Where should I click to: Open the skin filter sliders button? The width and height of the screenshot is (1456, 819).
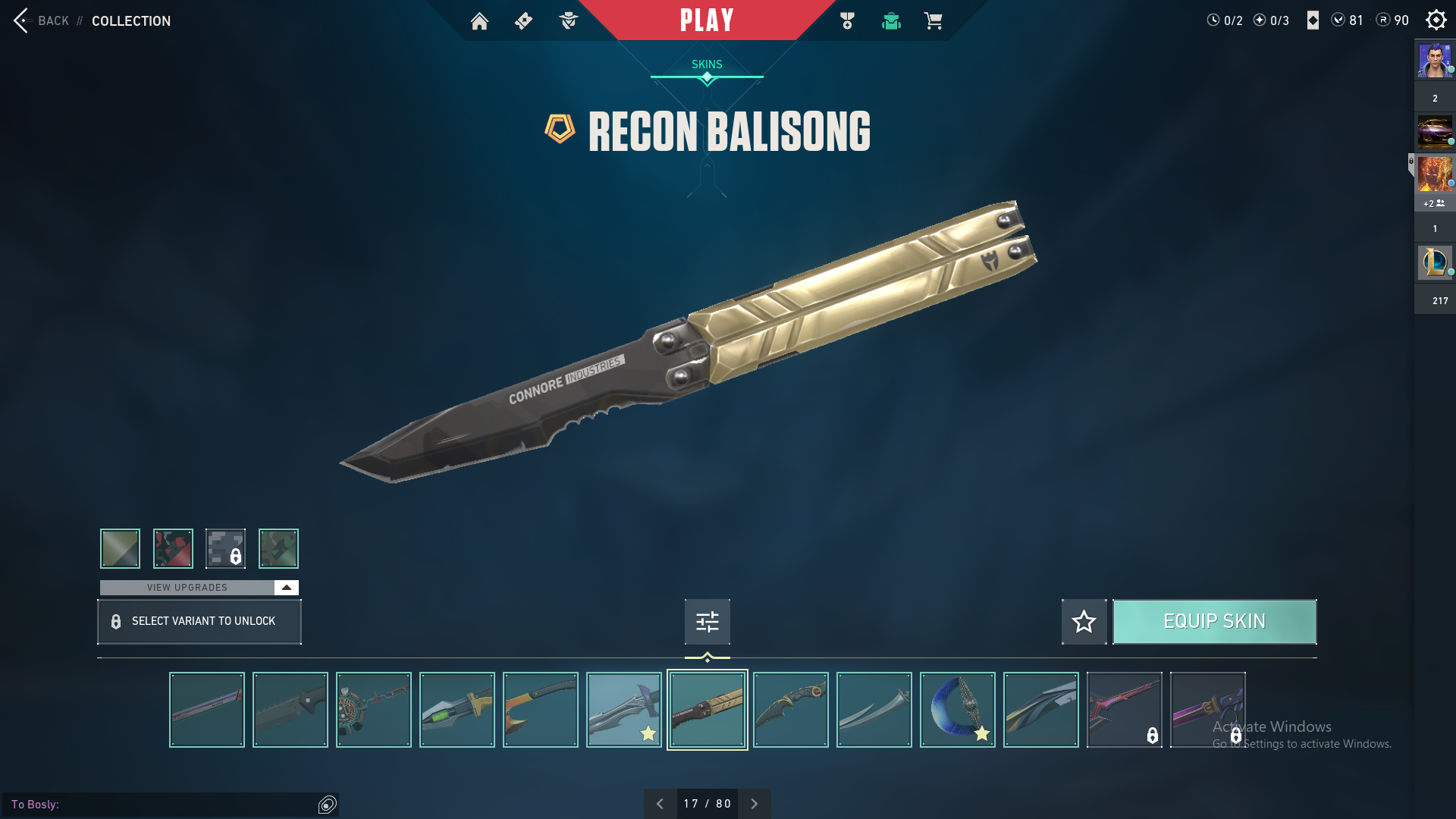707,622
